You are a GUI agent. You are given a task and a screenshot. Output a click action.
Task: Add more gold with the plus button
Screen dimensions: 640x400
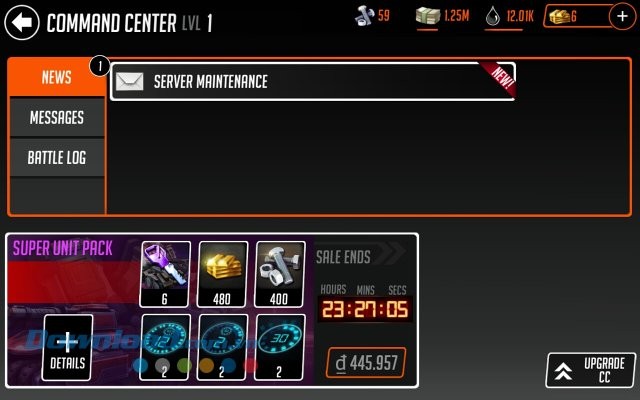tap(621, 17)
